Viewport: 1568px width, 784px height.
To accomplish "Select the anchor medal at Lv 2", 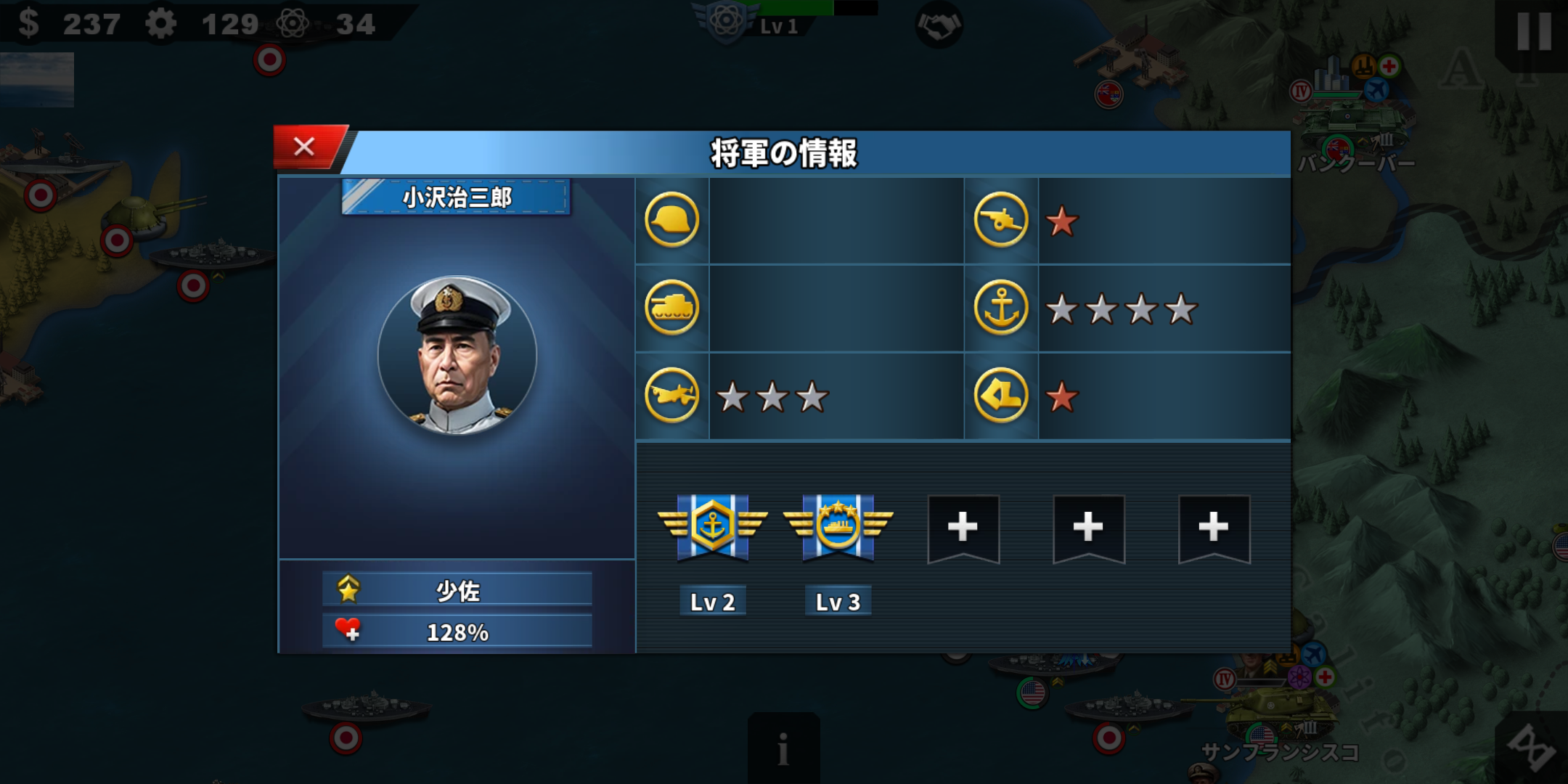I will [712, 527].
